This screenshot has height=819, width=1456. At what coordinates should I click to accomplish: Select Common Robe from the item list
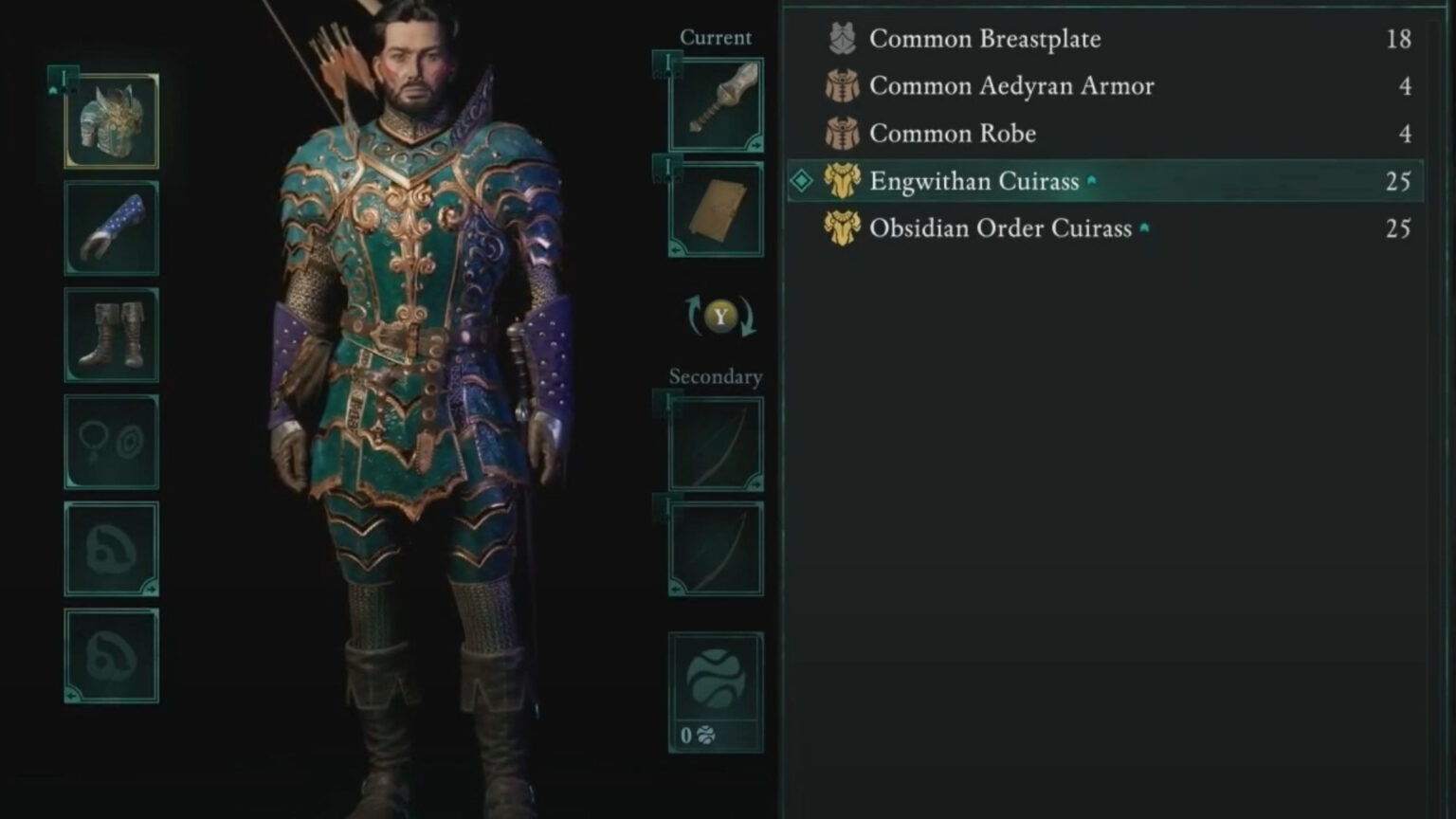pos(951,134)
